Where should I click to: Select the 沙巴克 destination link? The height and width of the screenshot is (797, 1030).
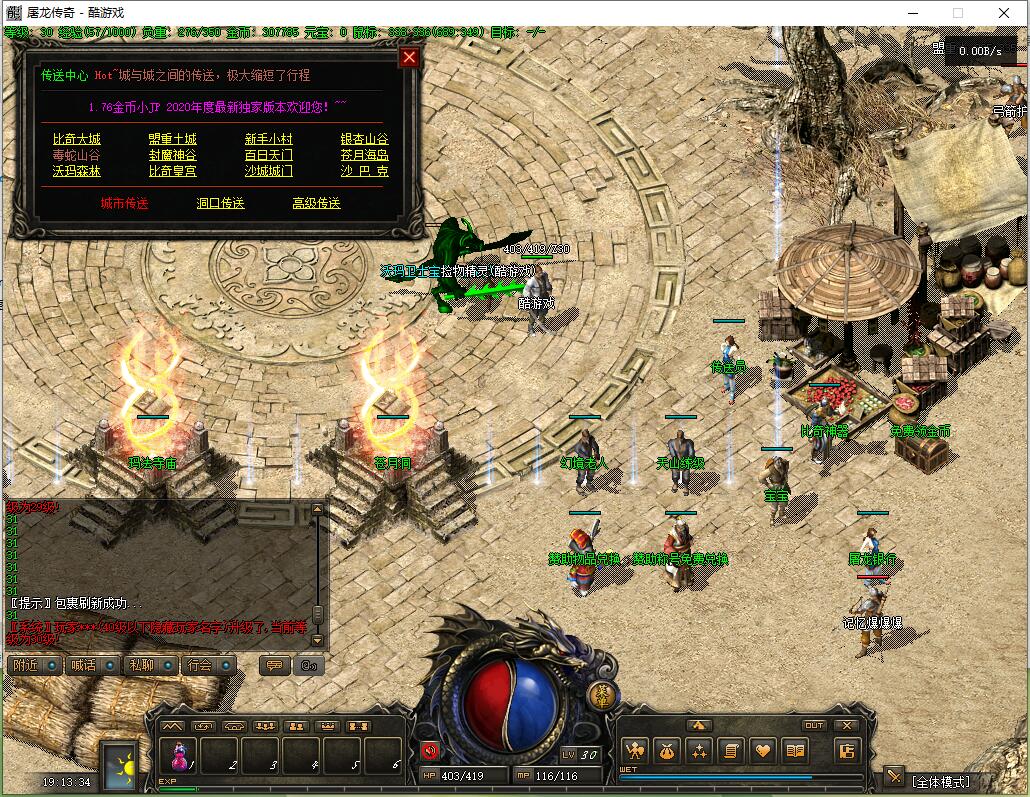364,171
